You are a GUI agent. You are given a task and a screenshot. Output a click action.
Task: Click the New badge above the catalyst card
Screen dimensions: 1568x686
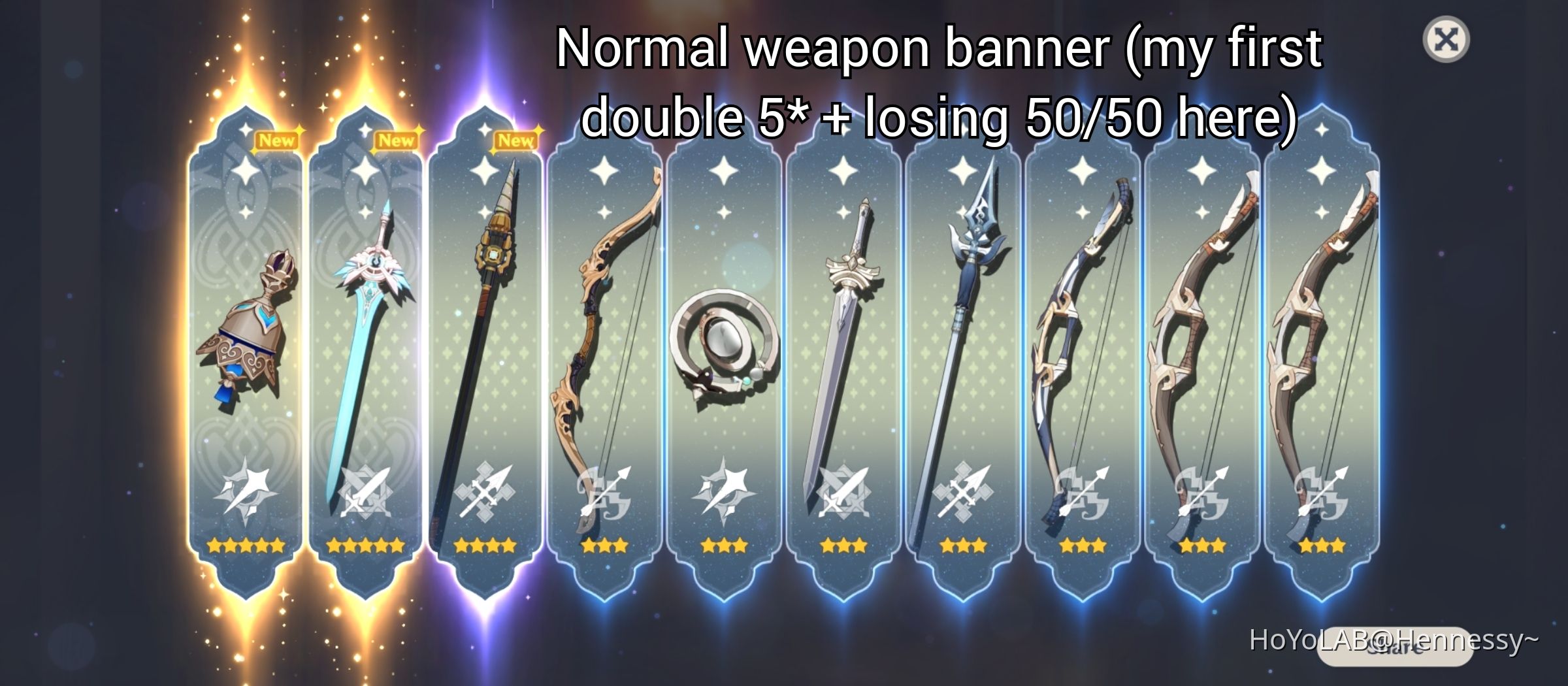(278, 141)
